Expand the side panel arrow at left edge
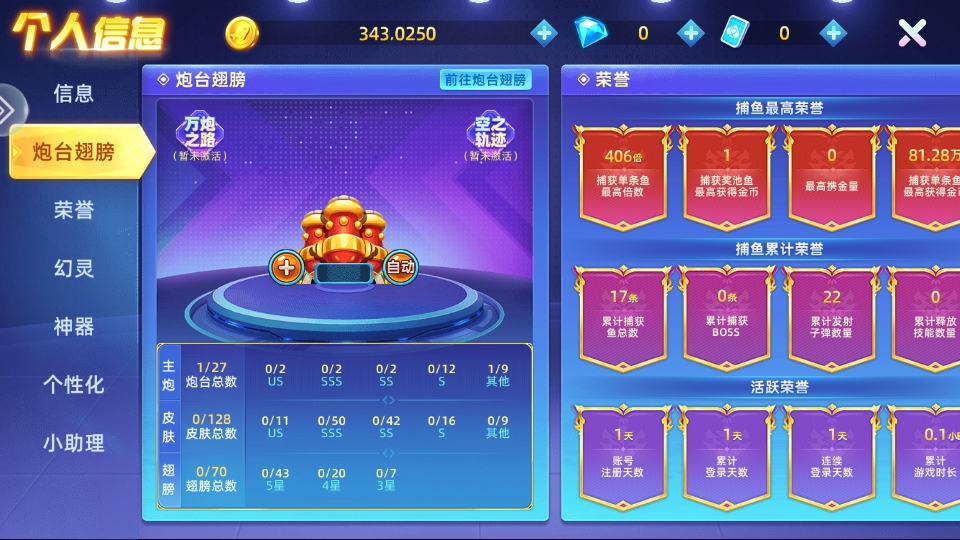The width and height of the screenshot is (960, 540). coord(8,110)
